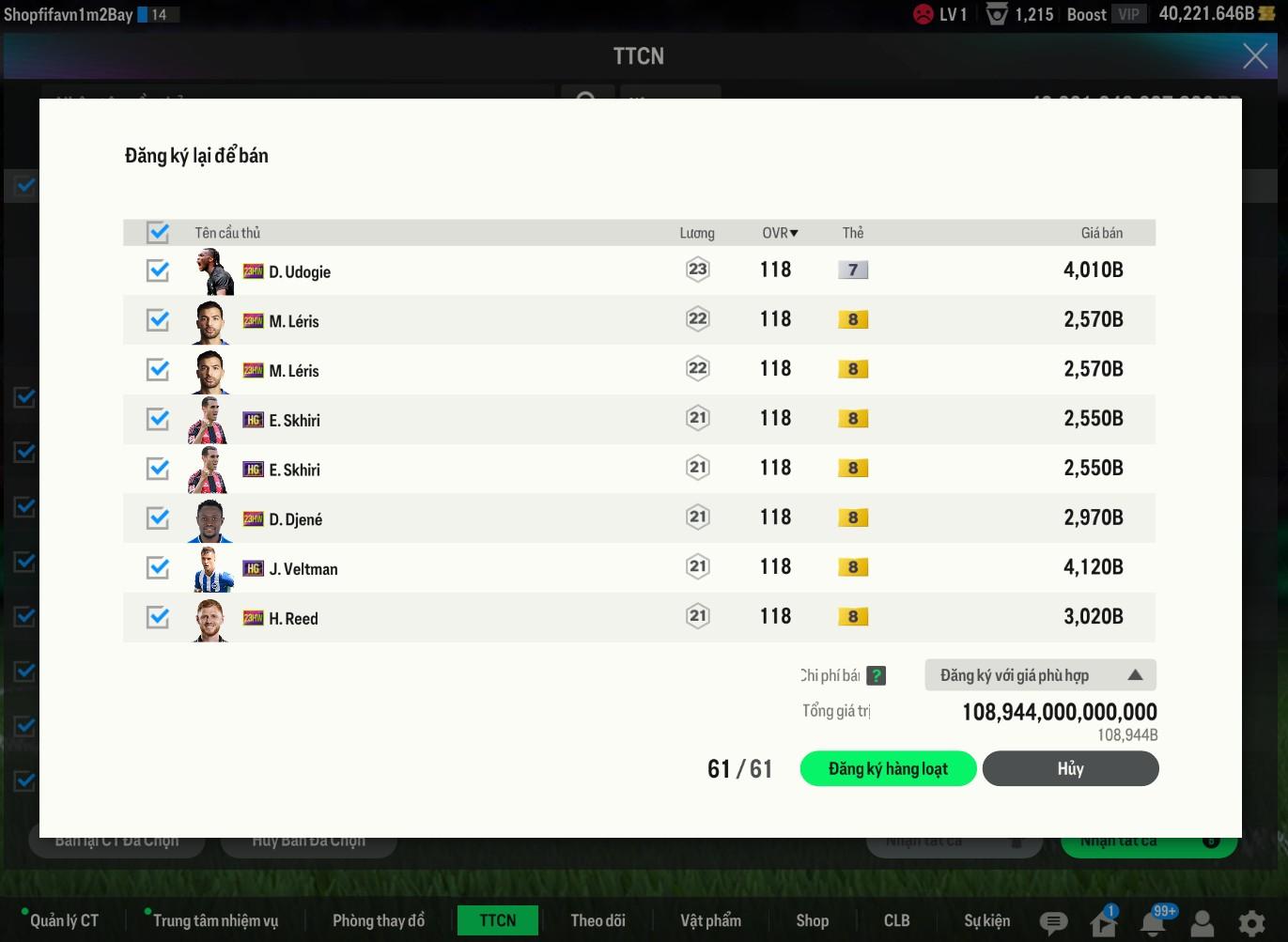Go to Phòng thay đồ
Screen dimensions: 1288x942
click(x=379, y=920)
